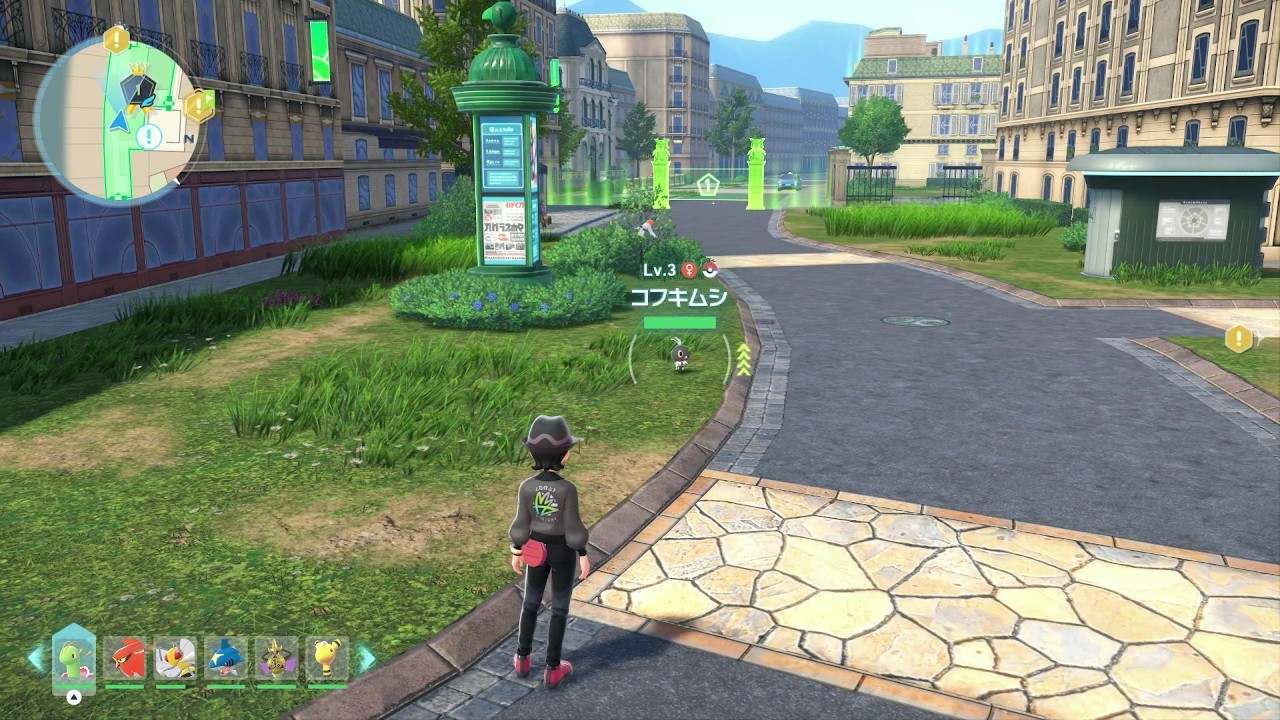Select the blue shark Pokémon party slot
Viewport: 1280px width, 720px height.
pyautogui.click(x=226, y=658)
